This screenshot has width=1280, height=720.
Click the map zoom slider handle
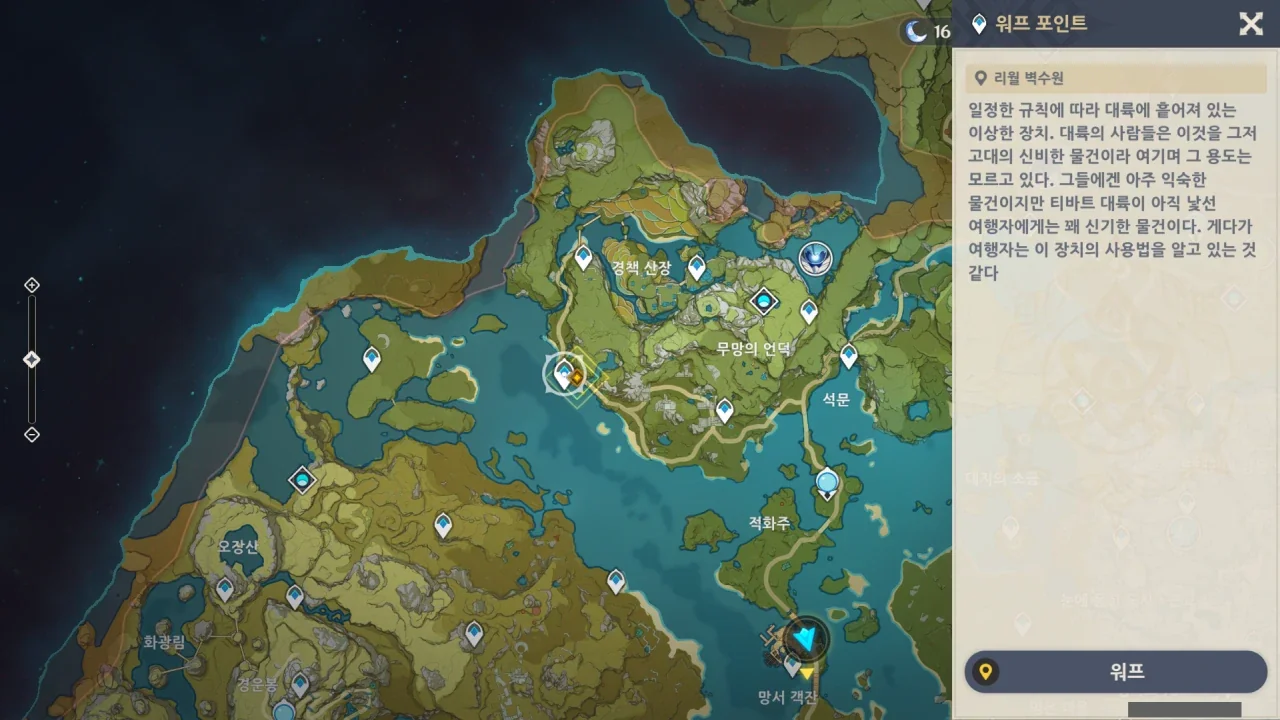(x=31, y=359)
